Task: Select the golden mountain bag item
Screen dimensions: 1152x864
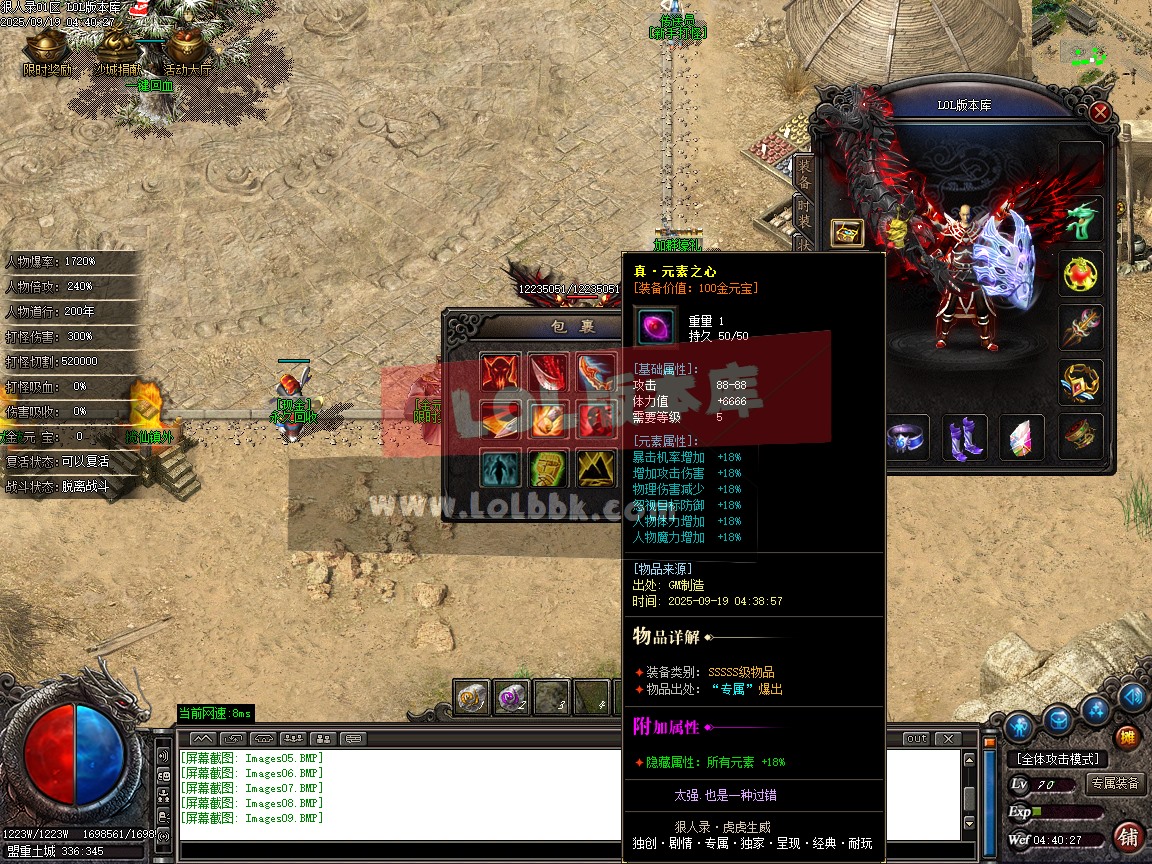Action: 596,468
